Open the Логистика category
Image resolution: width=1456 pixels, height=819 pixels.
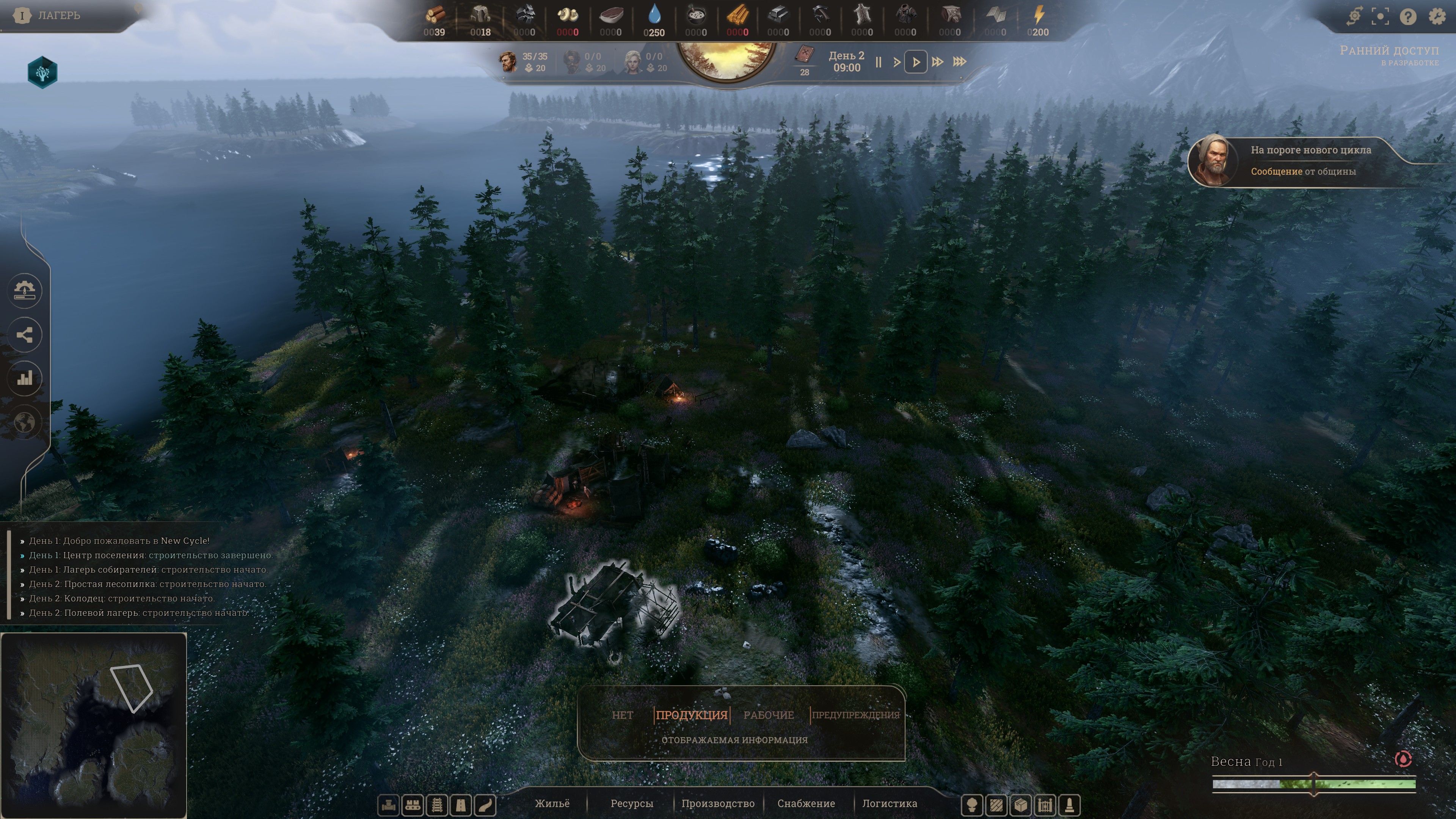(x=889, y=803)
